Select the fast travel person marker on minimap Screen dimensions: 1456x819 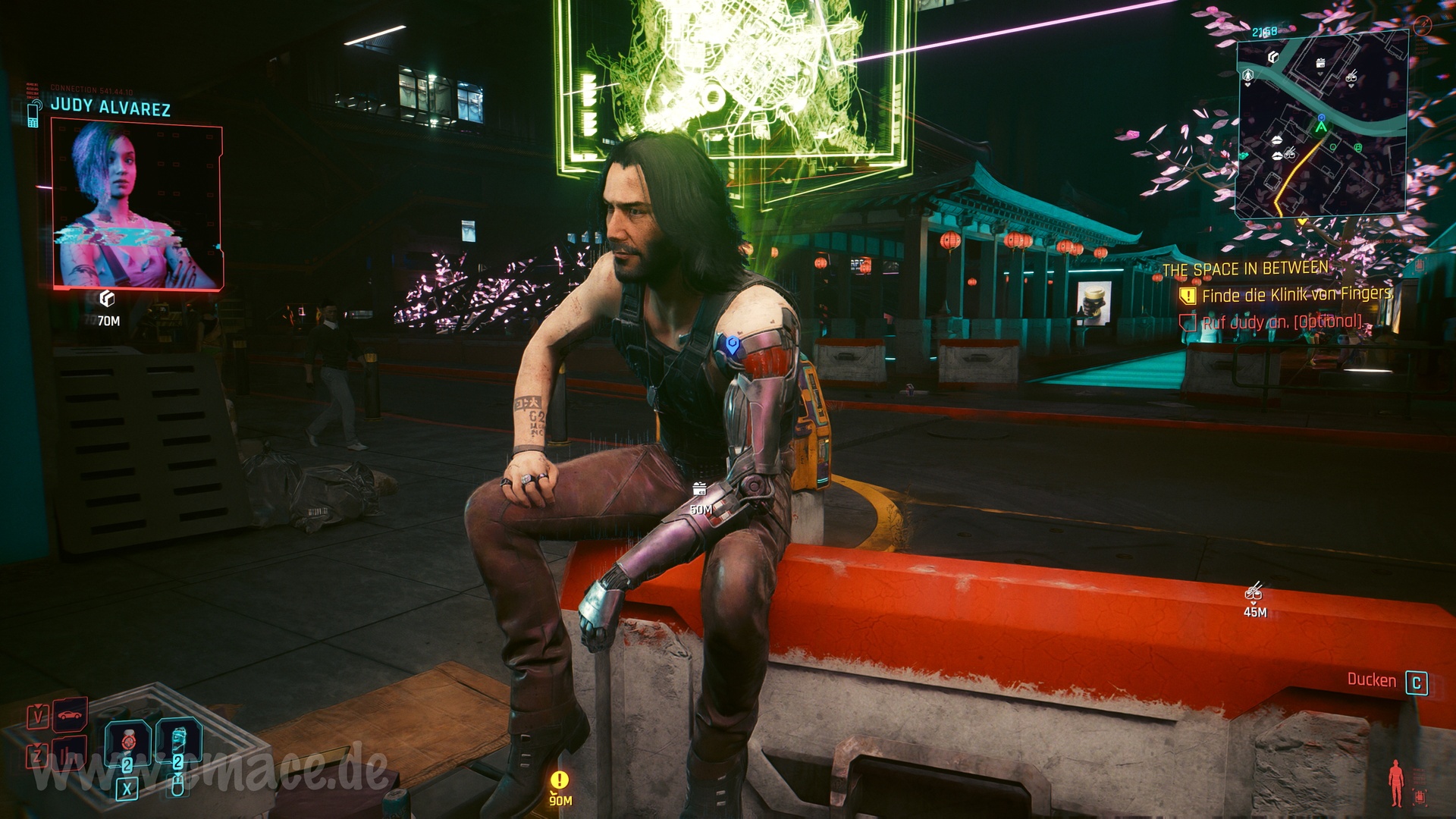1248,75
